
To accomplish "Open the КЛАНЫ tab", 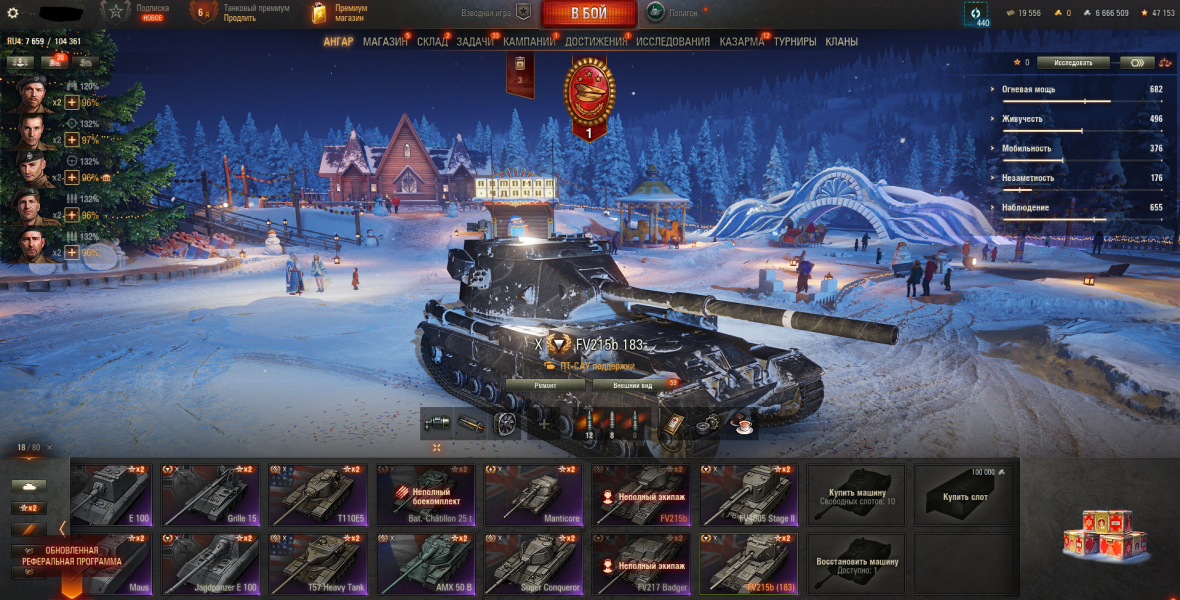I will [841, 42].
